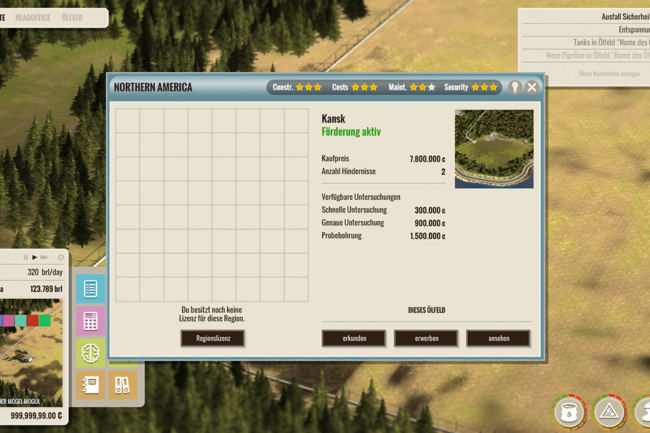Switch to the Headoffice tab
650x433 pixels.
[x=33, y=18]
